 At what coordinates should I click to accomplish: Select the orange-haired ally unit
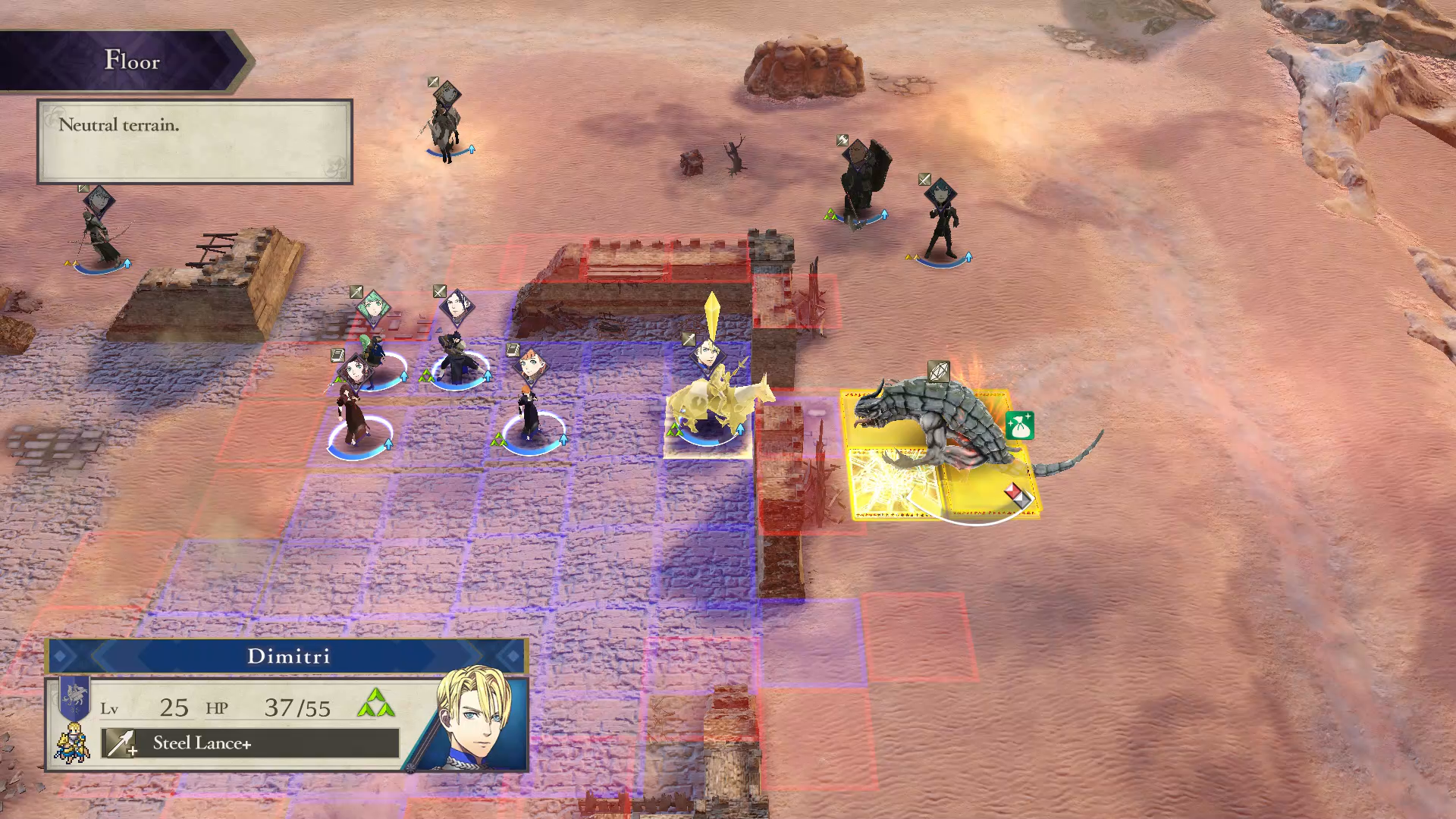coord(529,409)
